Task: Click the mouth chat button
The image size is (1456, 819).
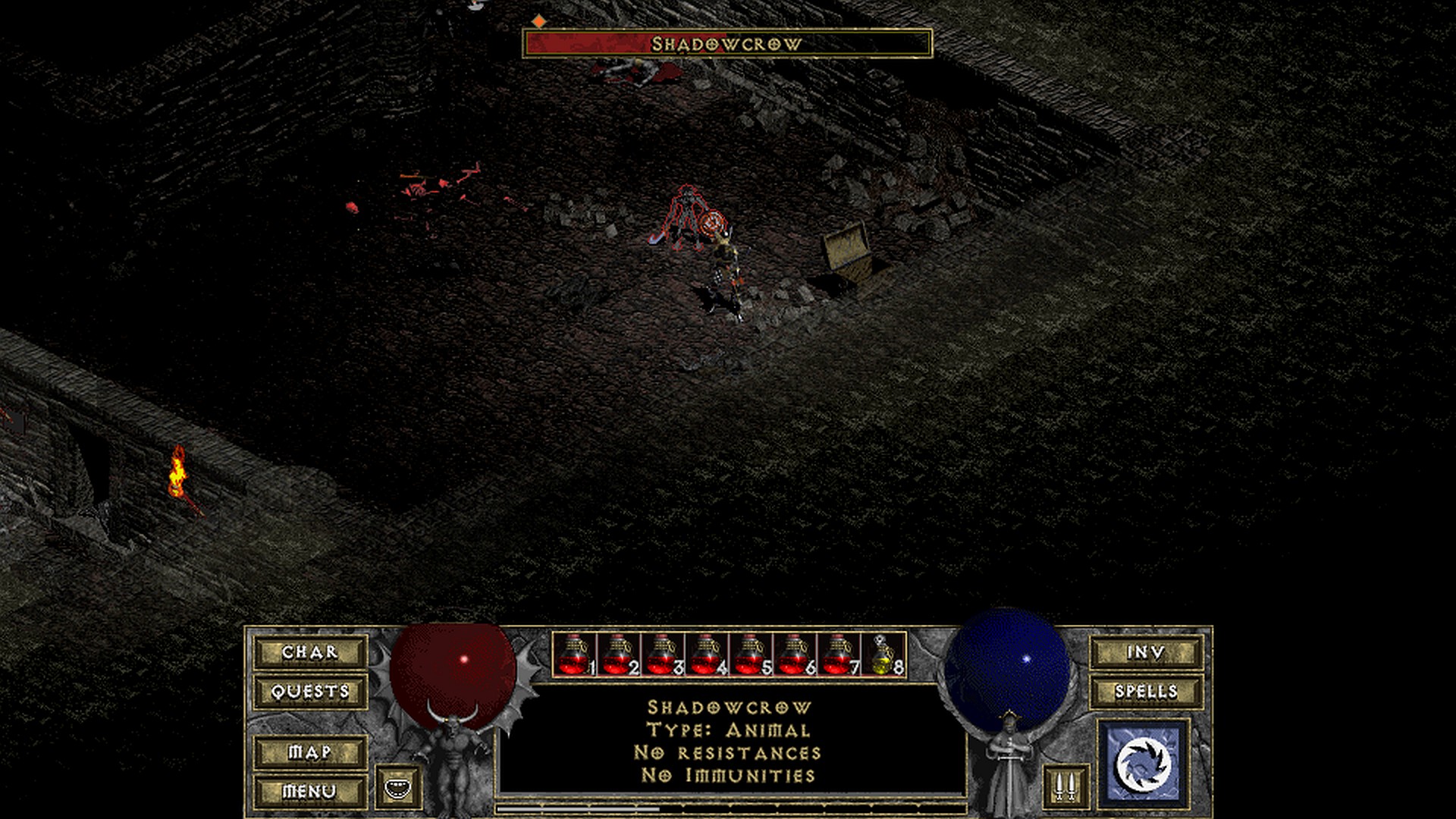Action: pyautogui.click(x=398, y=787)
